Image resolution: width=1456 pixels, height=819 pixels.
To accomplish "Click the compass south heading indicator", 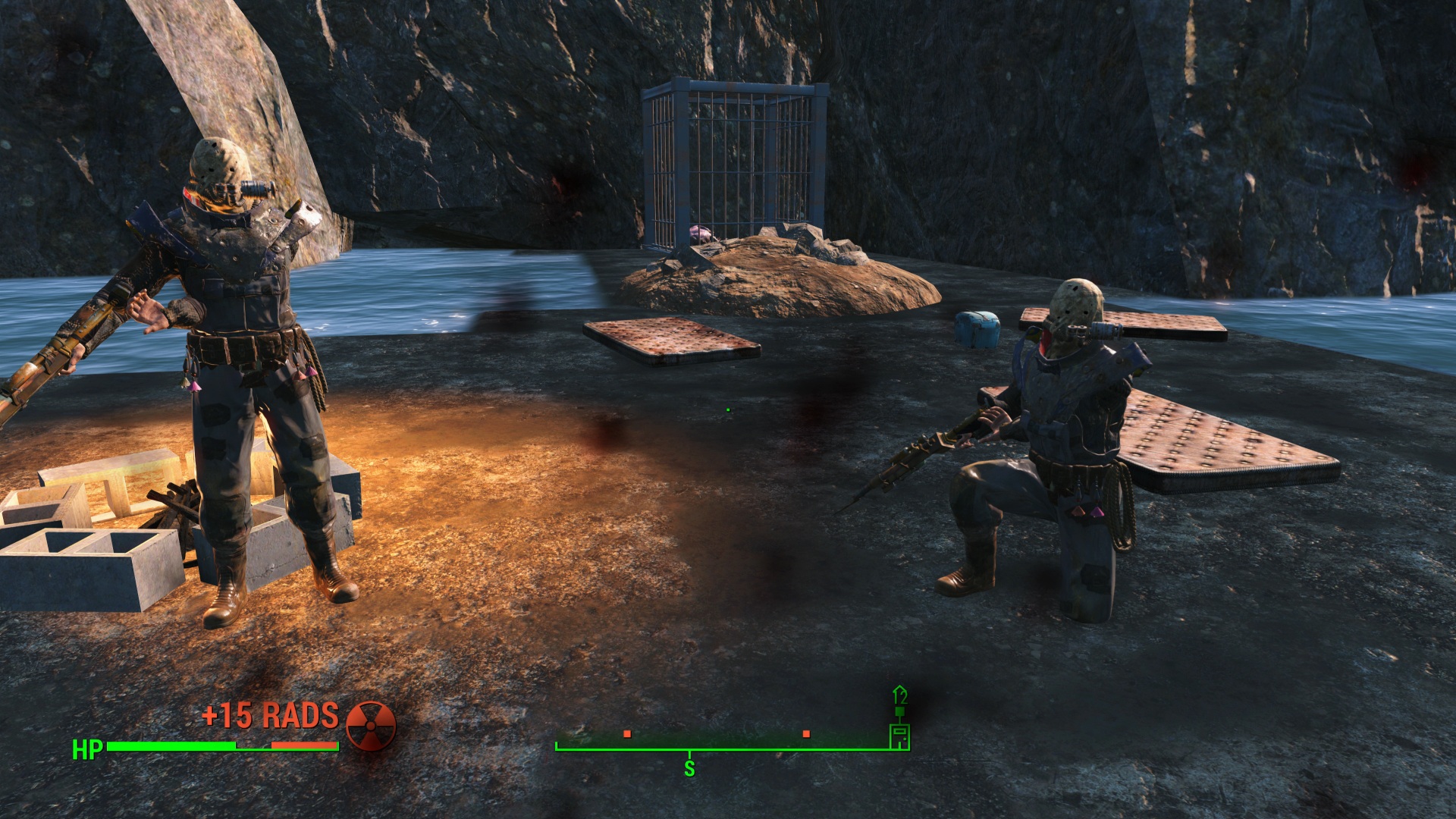I will [689, 767].
